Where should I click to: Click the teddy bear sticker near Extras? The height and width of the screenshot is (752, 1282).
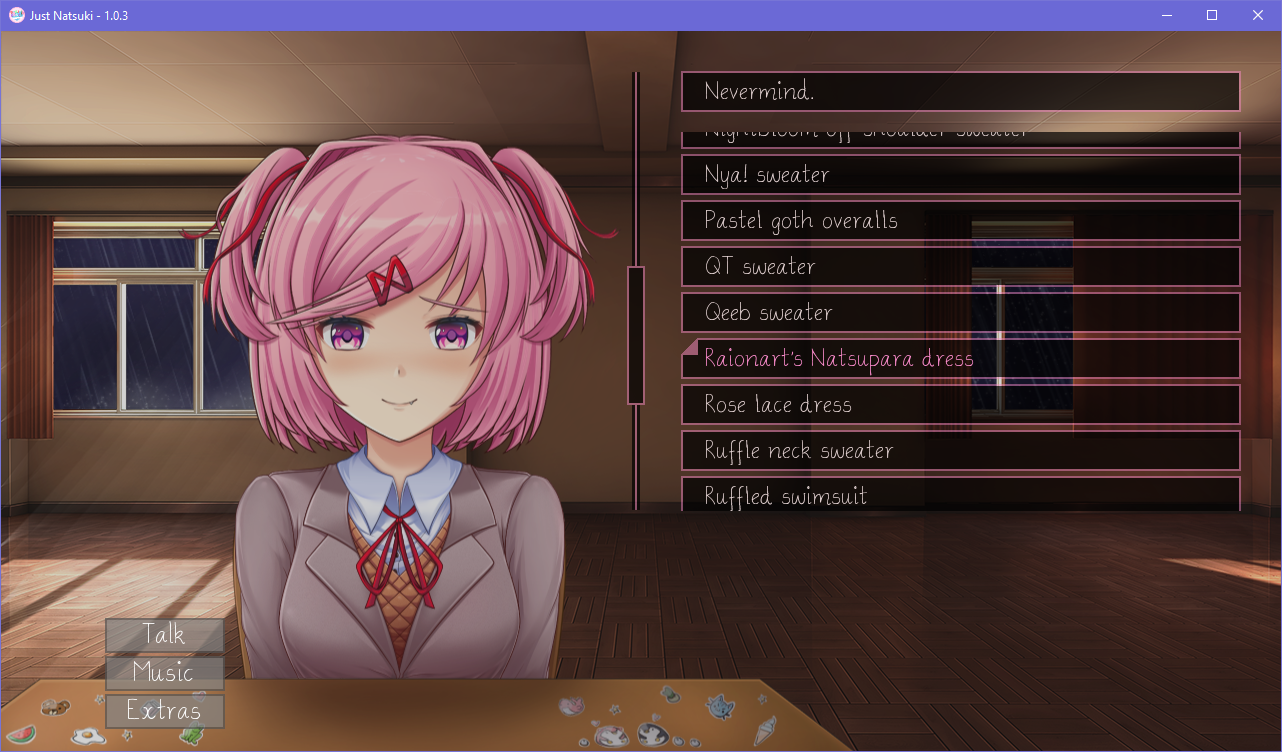(x=56, y=708)
